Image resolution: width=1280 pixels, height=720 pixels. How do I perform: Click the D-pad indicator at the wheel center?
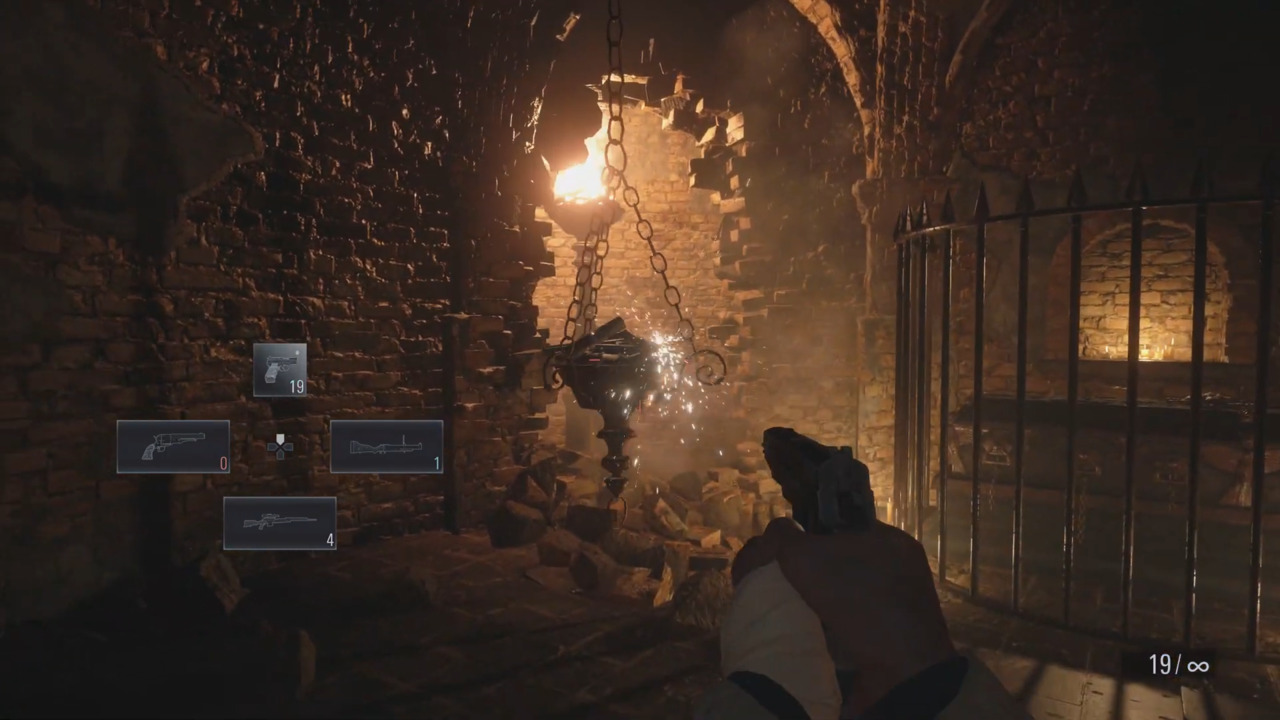pyautogui.click(x=280, y=447)
